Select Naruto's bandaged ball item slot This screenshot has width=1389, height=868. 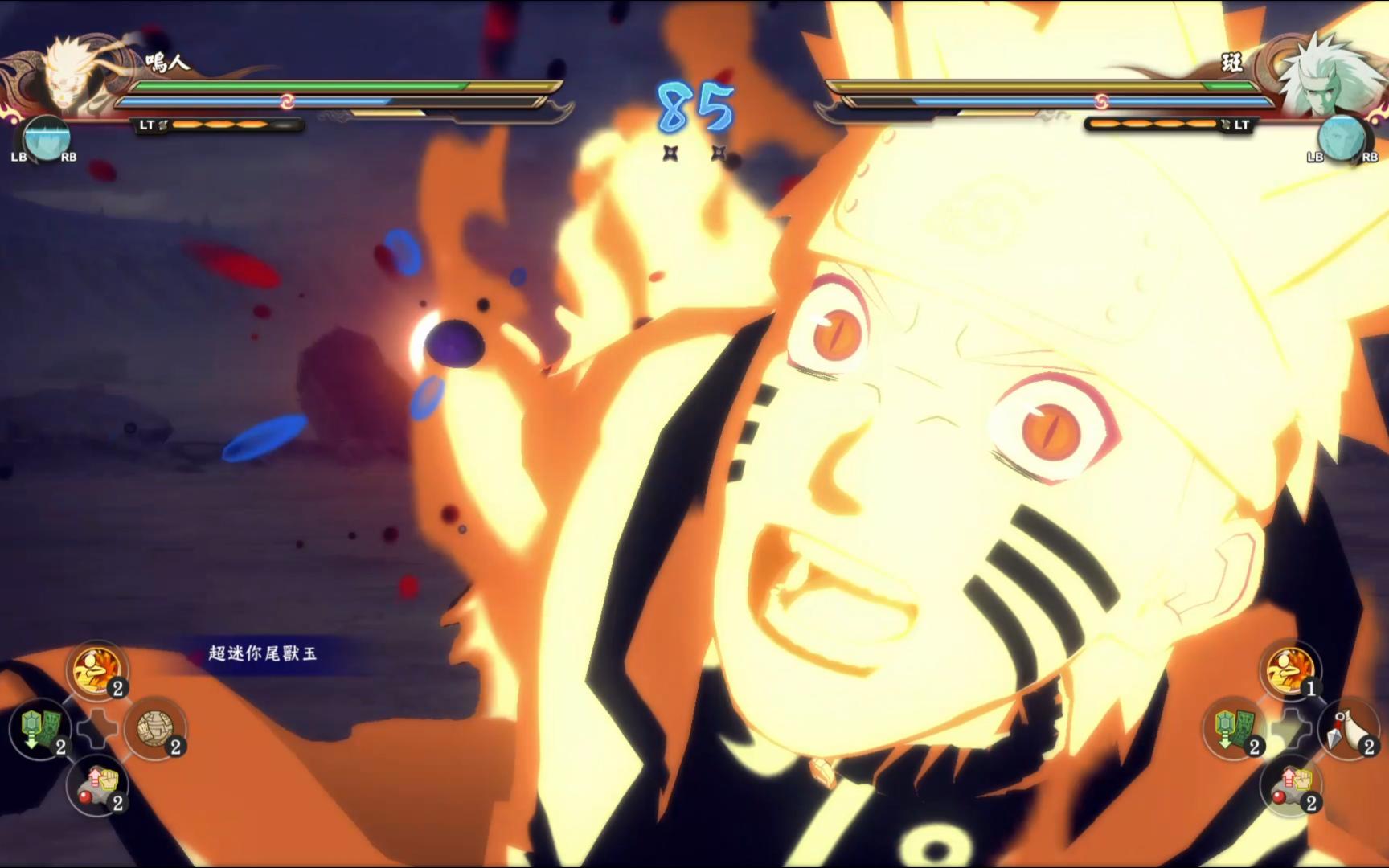(x=156, y=730)
